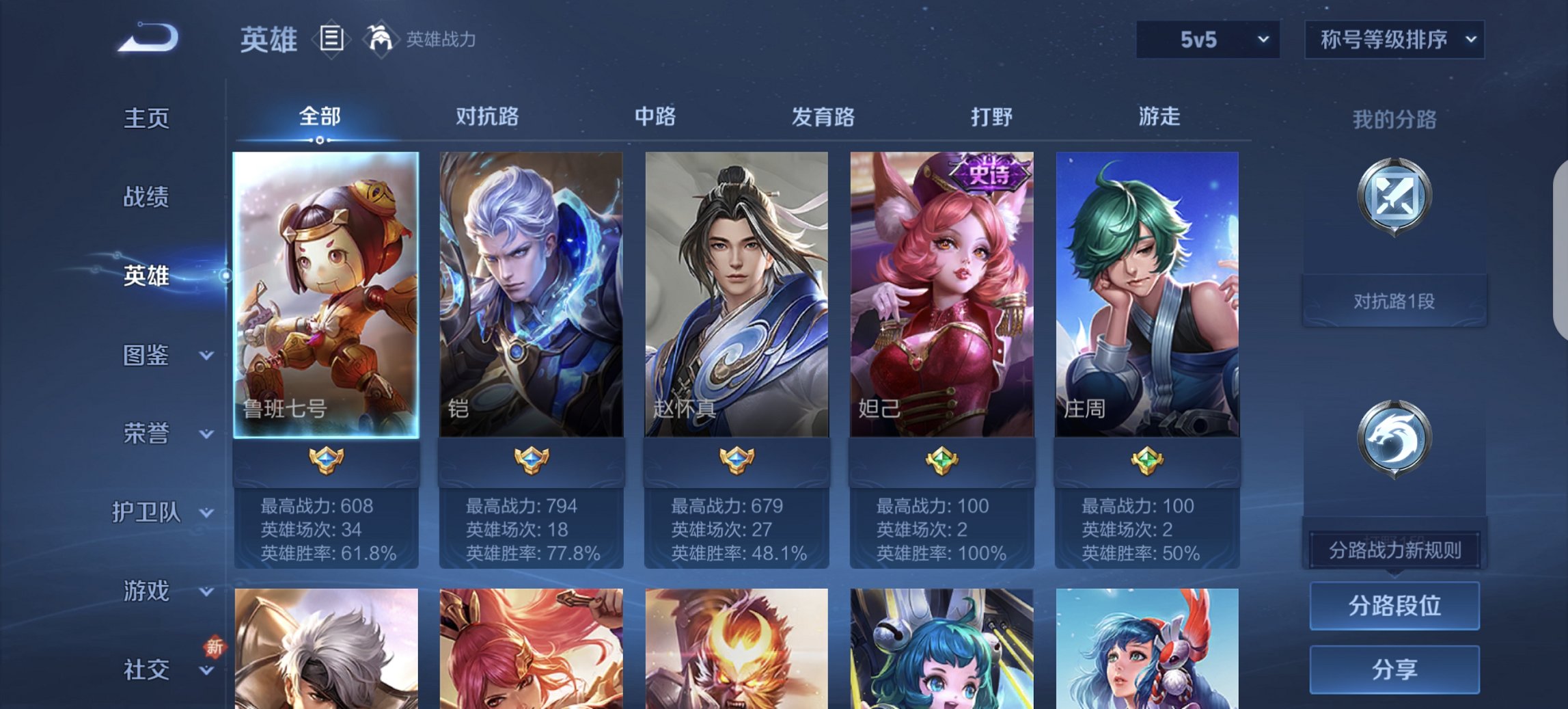Switch to the 中路 mid lane tab
This screenshot has height=709, width=1568.
coord(655,118)
